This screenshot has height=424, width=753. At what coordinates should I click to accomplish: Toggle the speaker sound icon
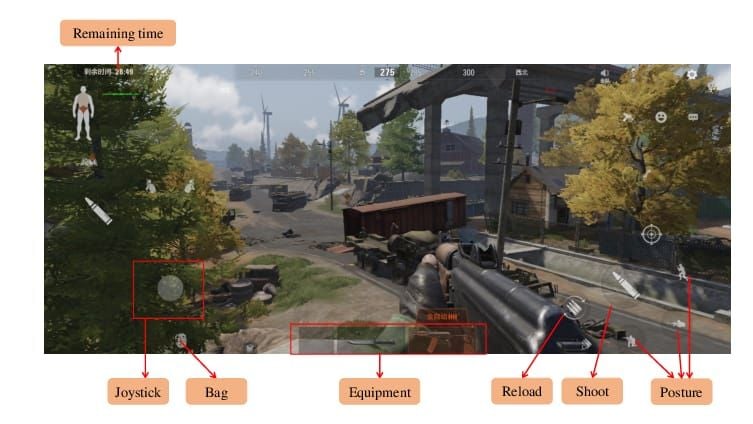(x=606, y=74)
